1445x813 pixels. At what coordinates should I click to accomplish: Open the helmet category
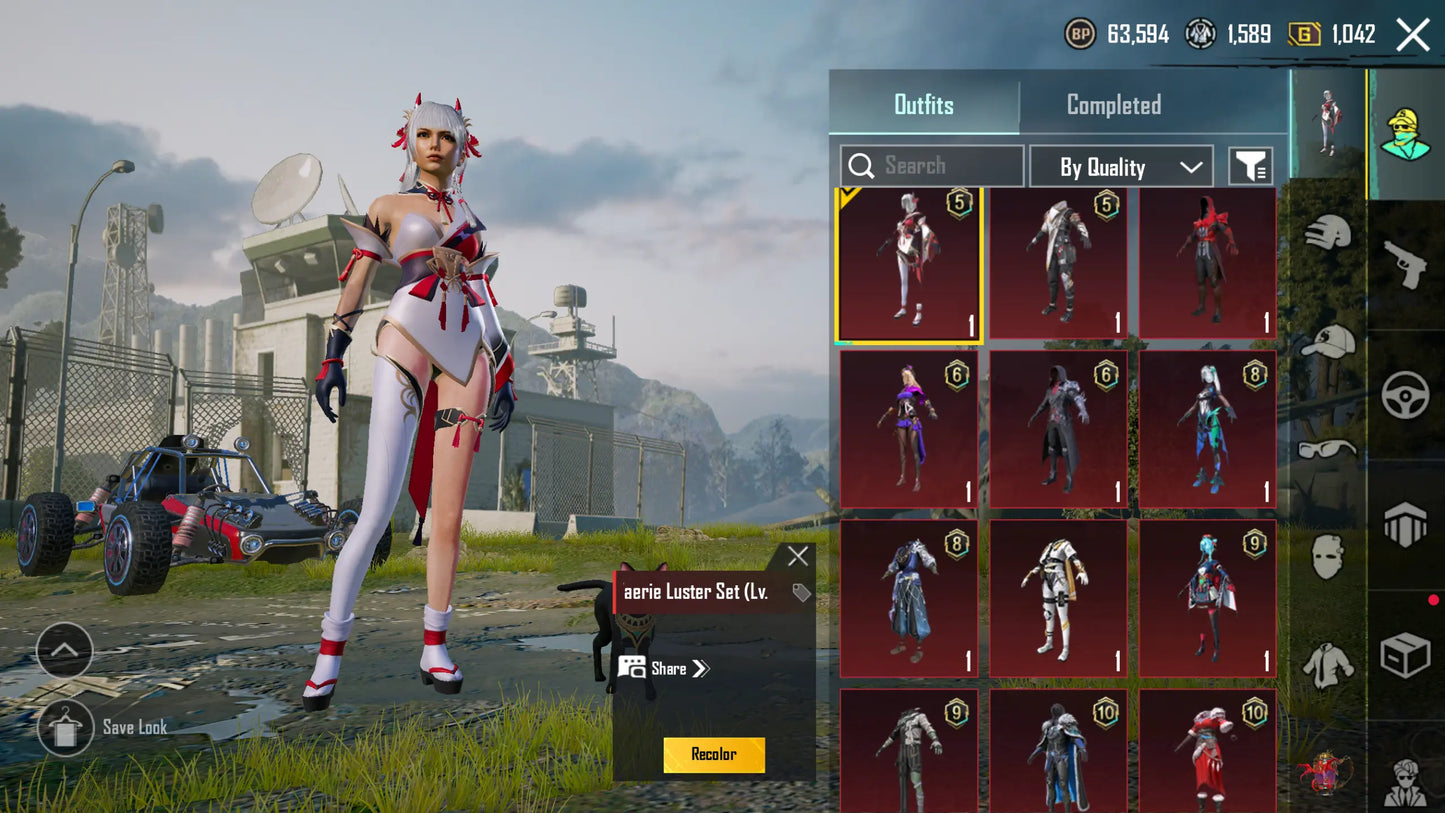click(1328, 234)
